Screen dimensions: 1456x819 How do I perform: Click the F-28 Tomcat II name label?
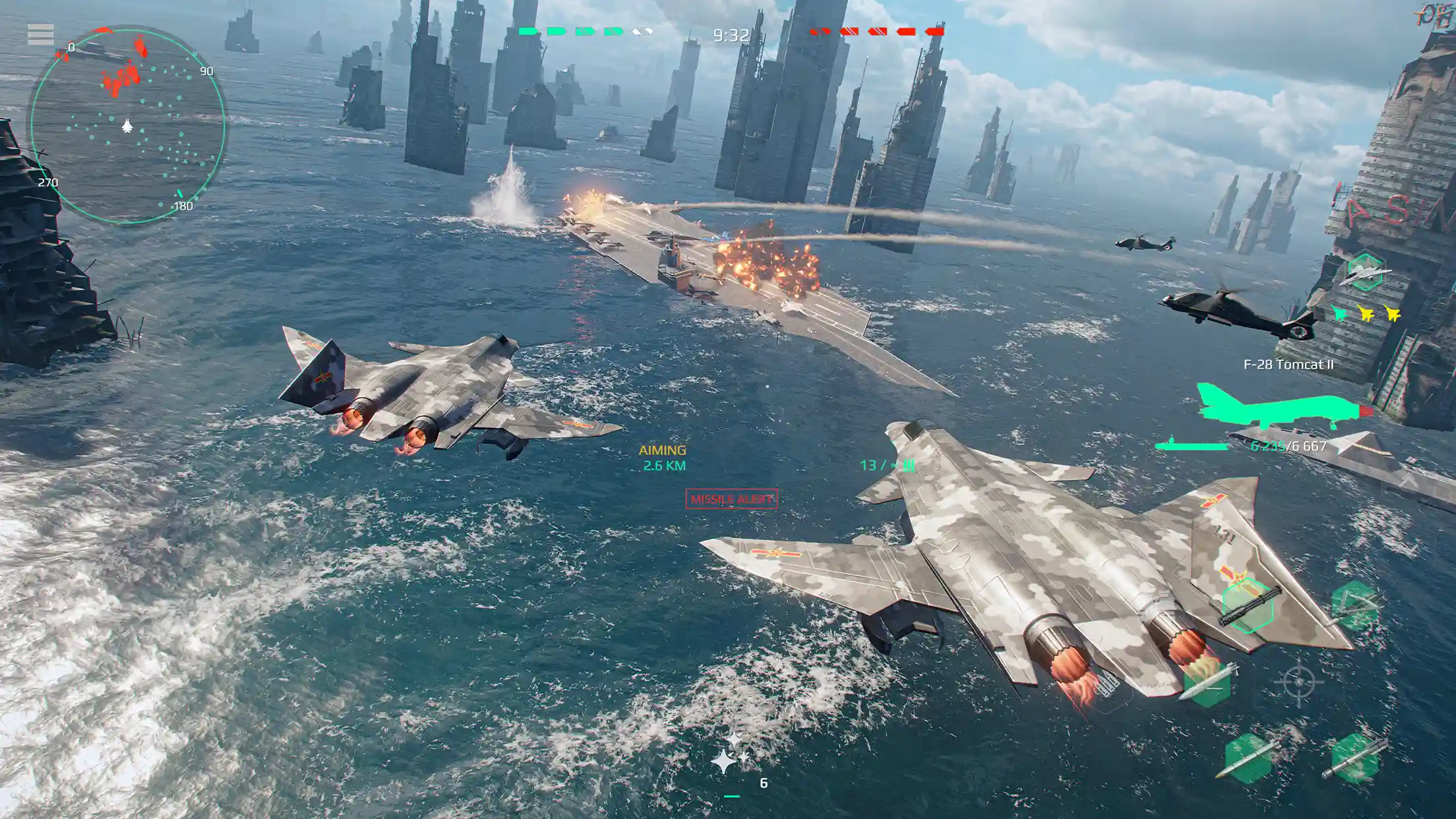pyautogui.click(x=1288, y=364)
